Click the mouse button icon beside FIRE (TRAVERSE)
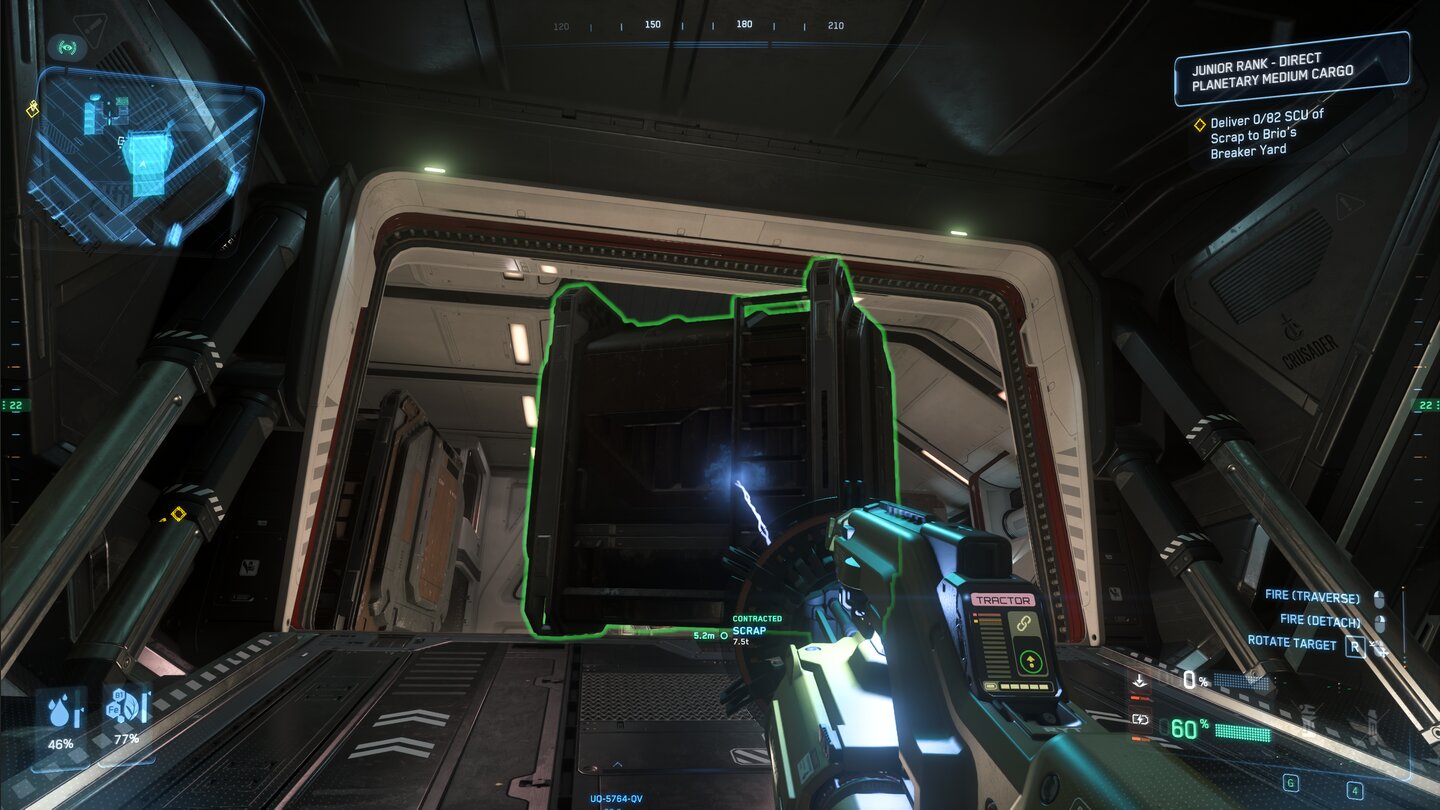This screenshot has height=810, width=1440. click(1379, 598)
